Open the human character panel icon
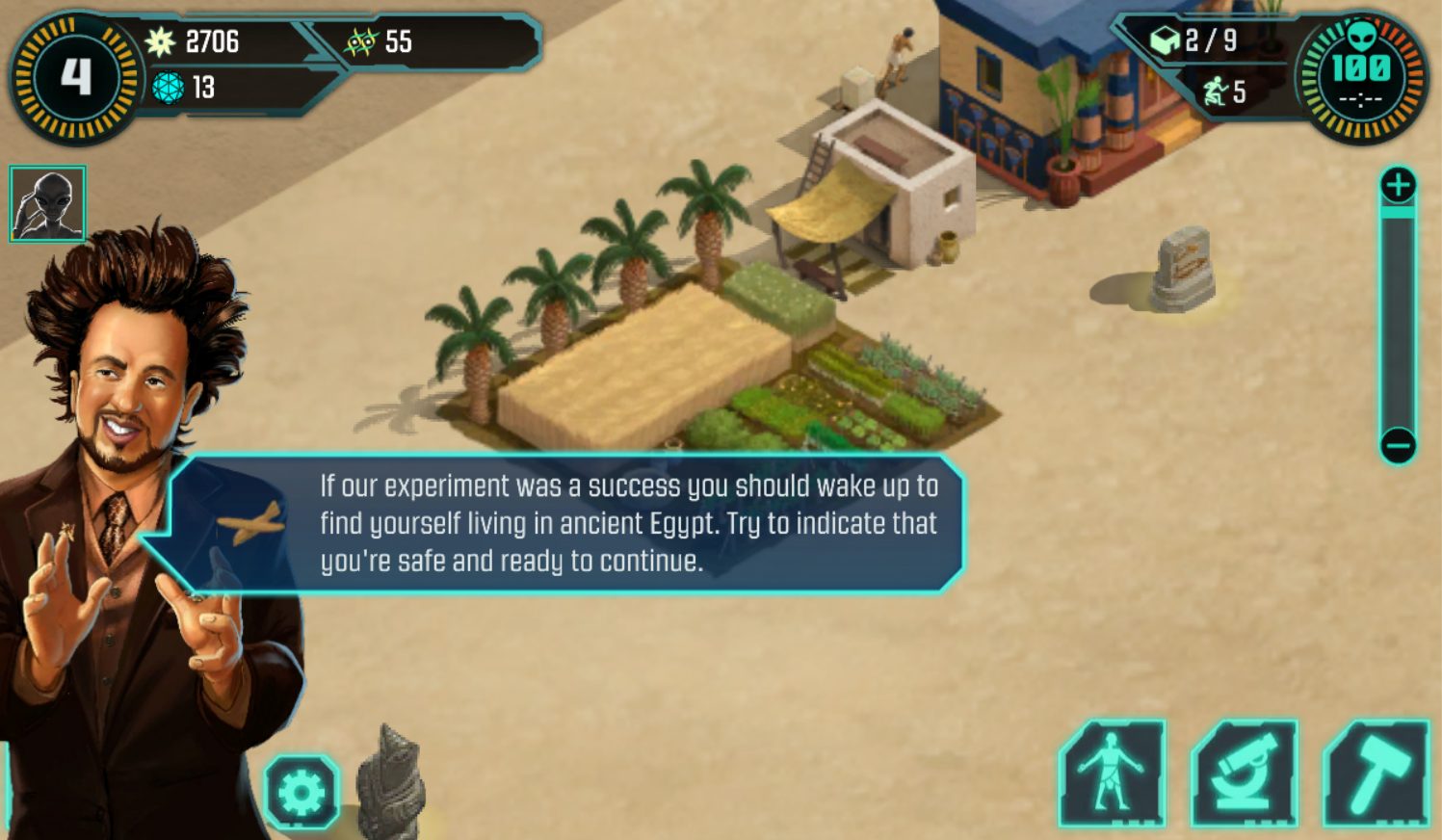The height and width of the screenshot is (840, 1442). coord(1114,776)
